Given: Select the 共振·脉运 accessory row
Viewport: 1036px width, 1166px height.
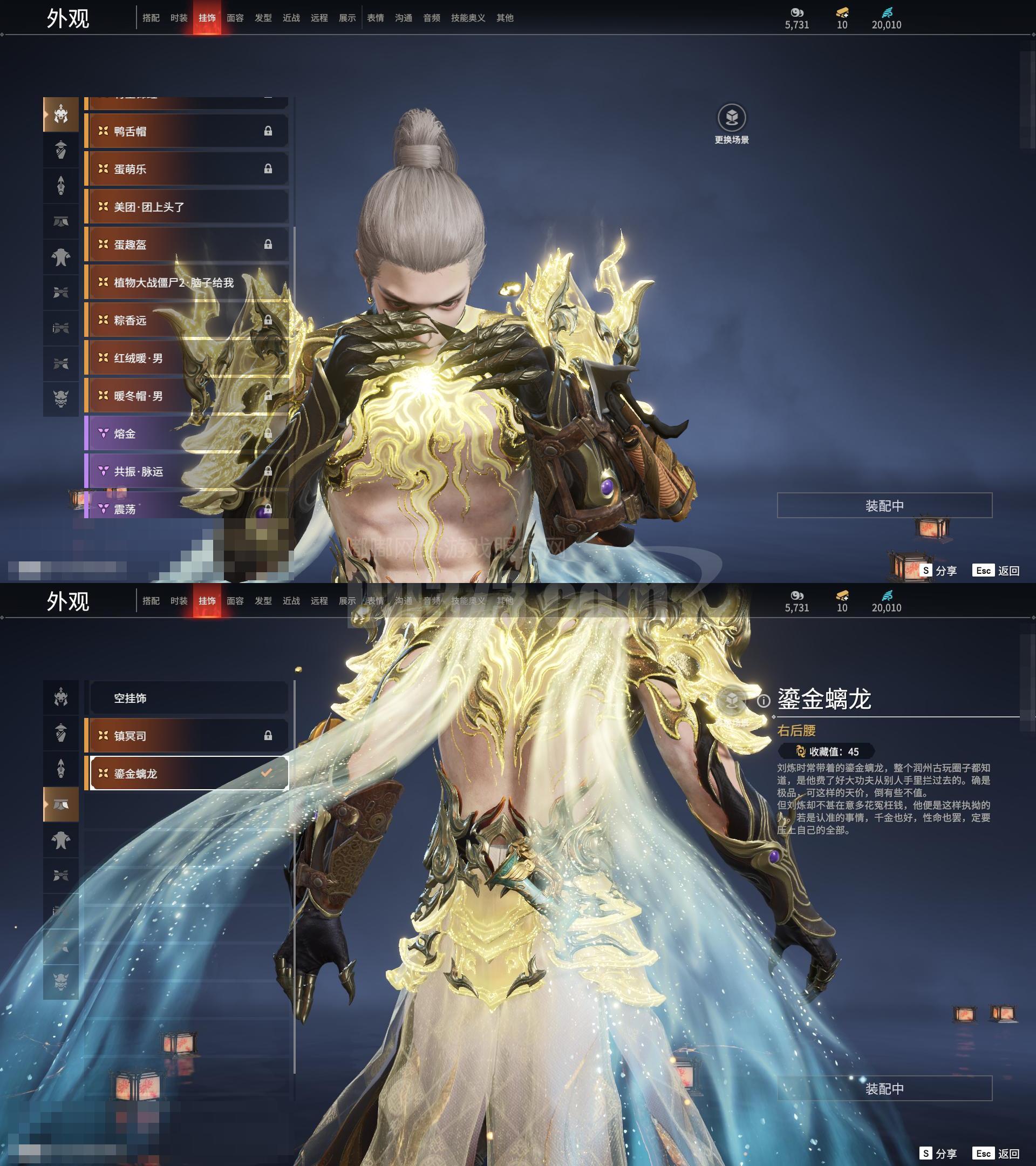Looking at the screenshot, I should (x=186, y=471).
